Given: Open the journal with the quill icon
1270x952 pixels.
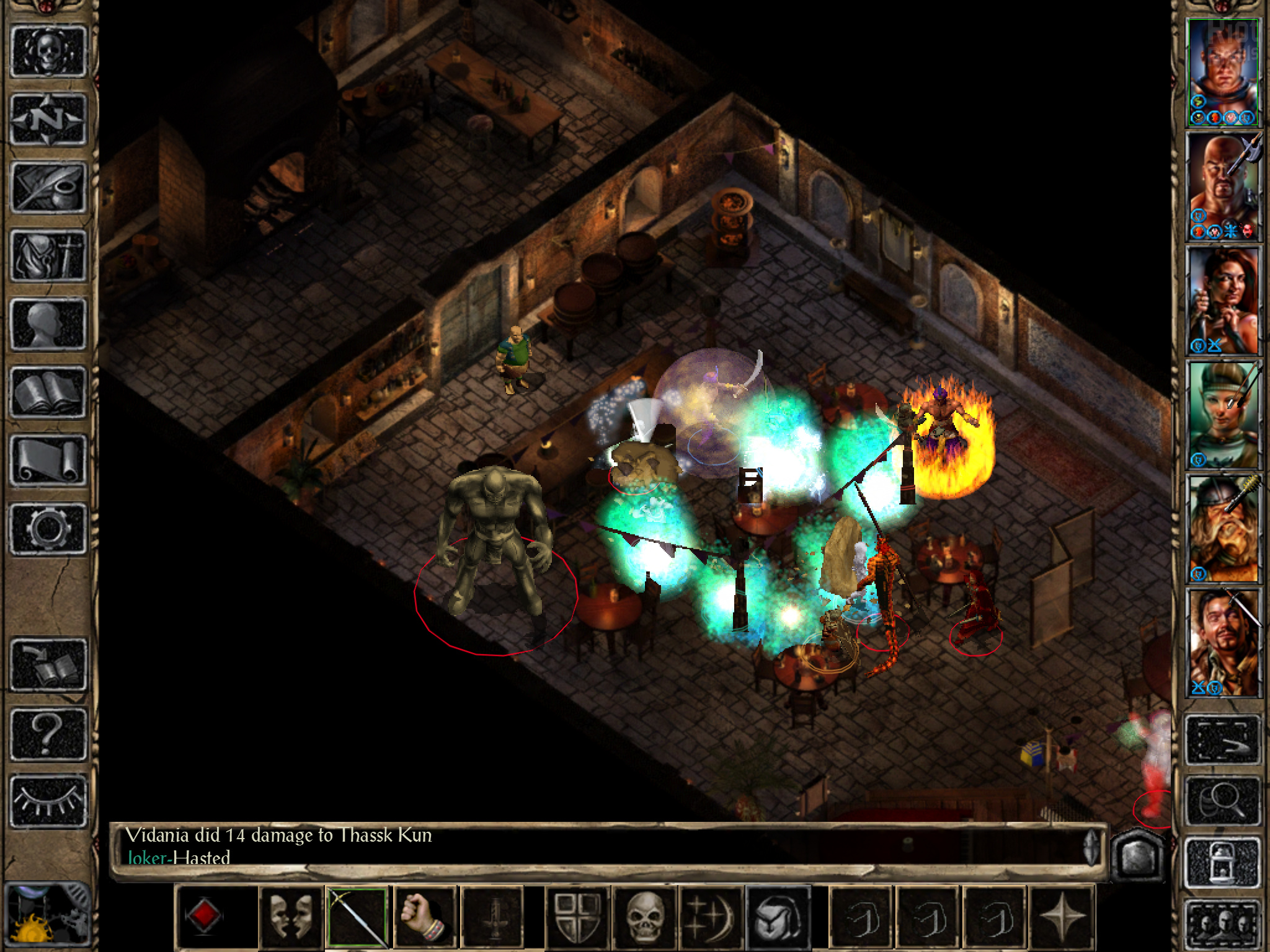Looking at the screenshot, I should (x=48, y=187).
